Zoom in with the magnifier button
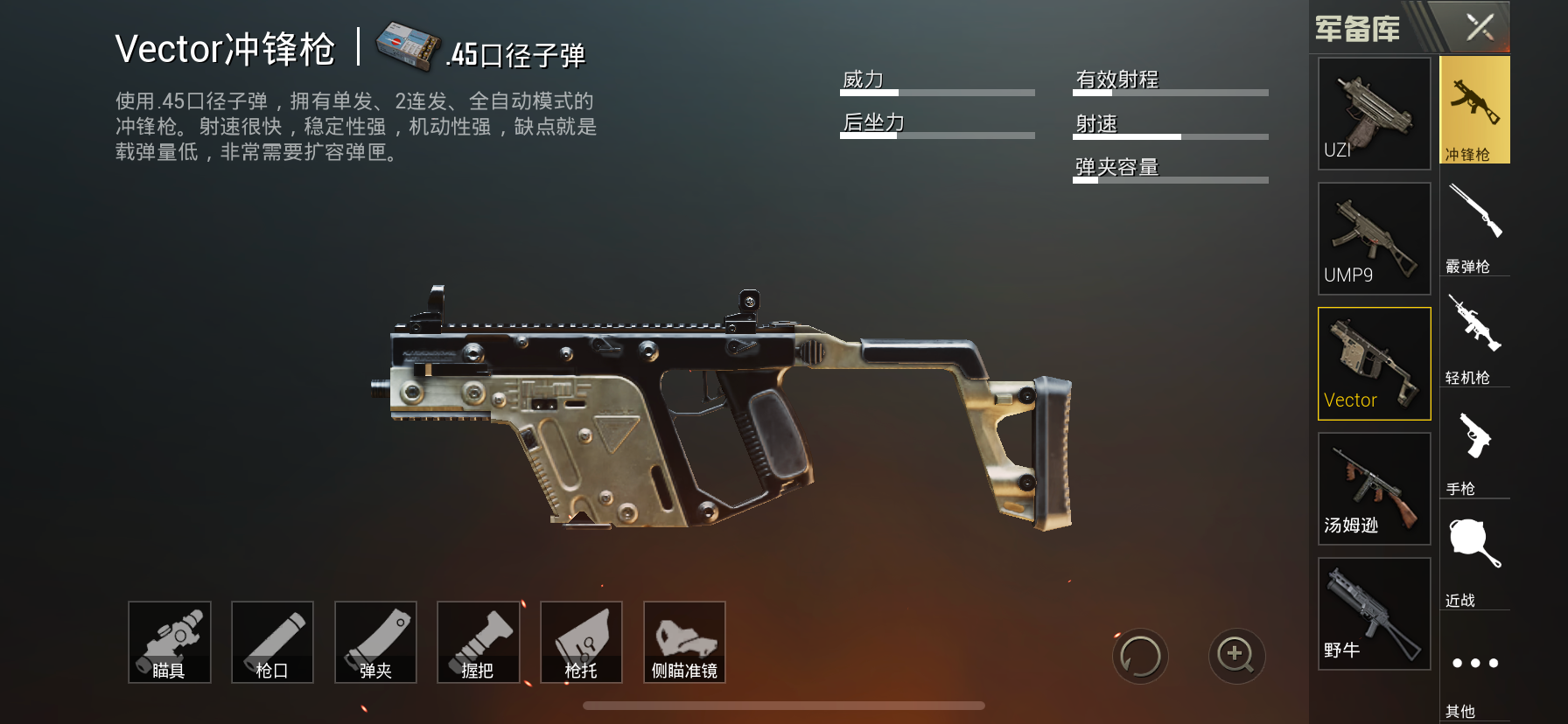 click(1236, 656)
